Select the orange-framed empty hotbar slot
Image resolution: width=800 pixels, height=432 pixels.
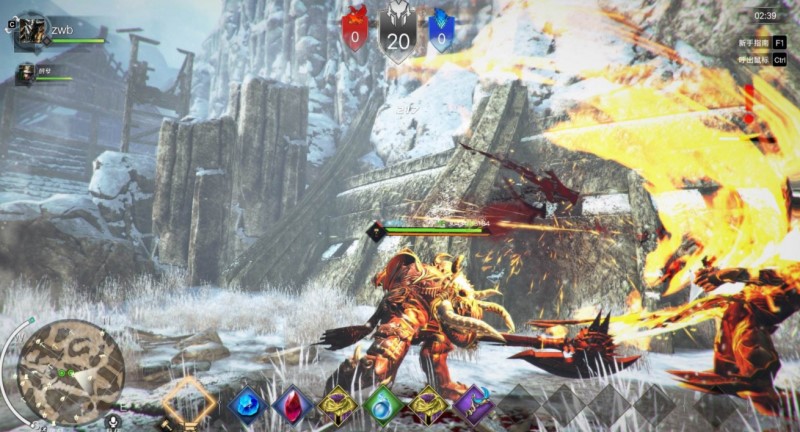click(x=190, y=402)
